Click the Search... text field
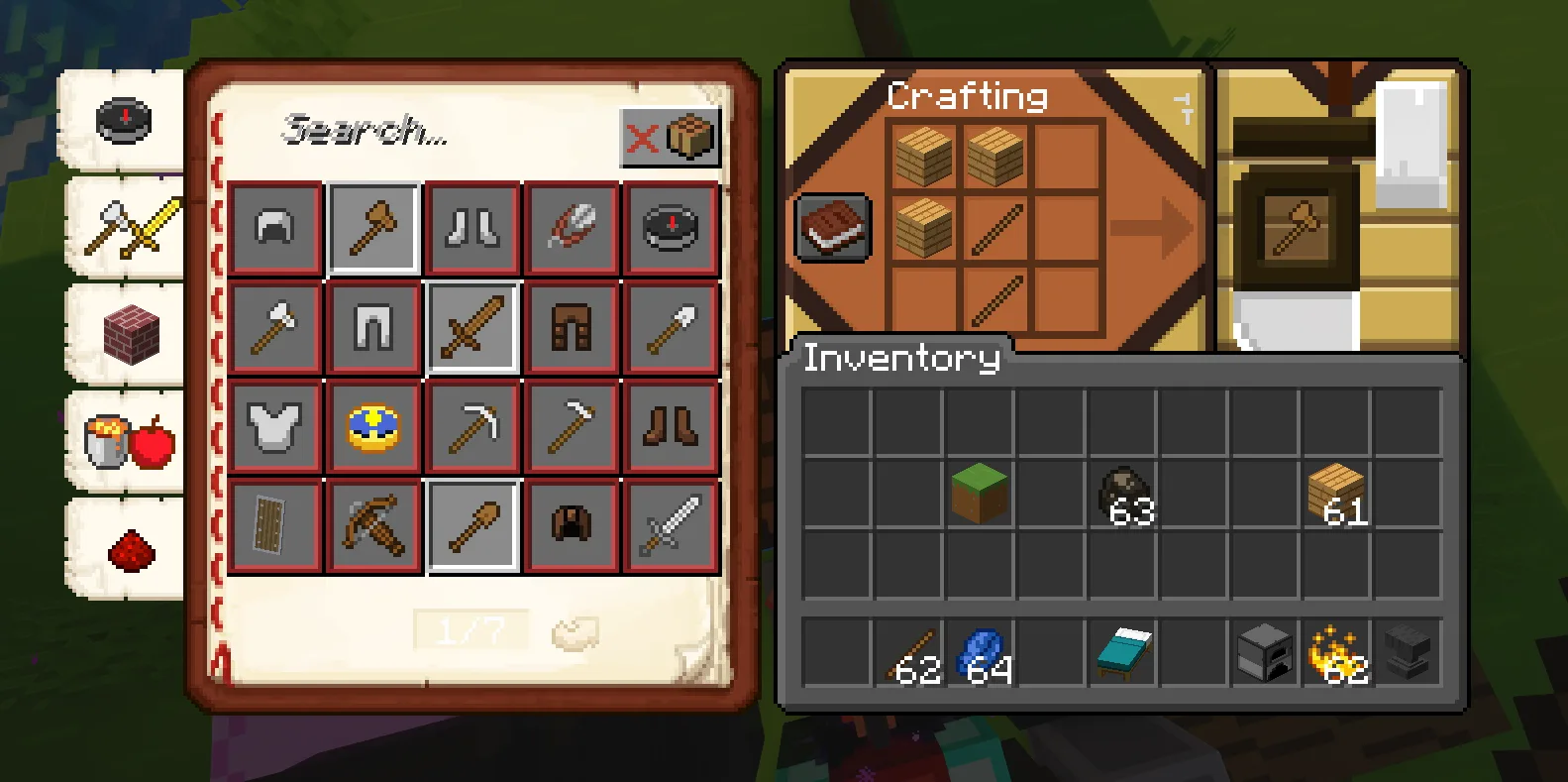The width and height of the screenshot is (1568, 782). click(x=396, y=134)
